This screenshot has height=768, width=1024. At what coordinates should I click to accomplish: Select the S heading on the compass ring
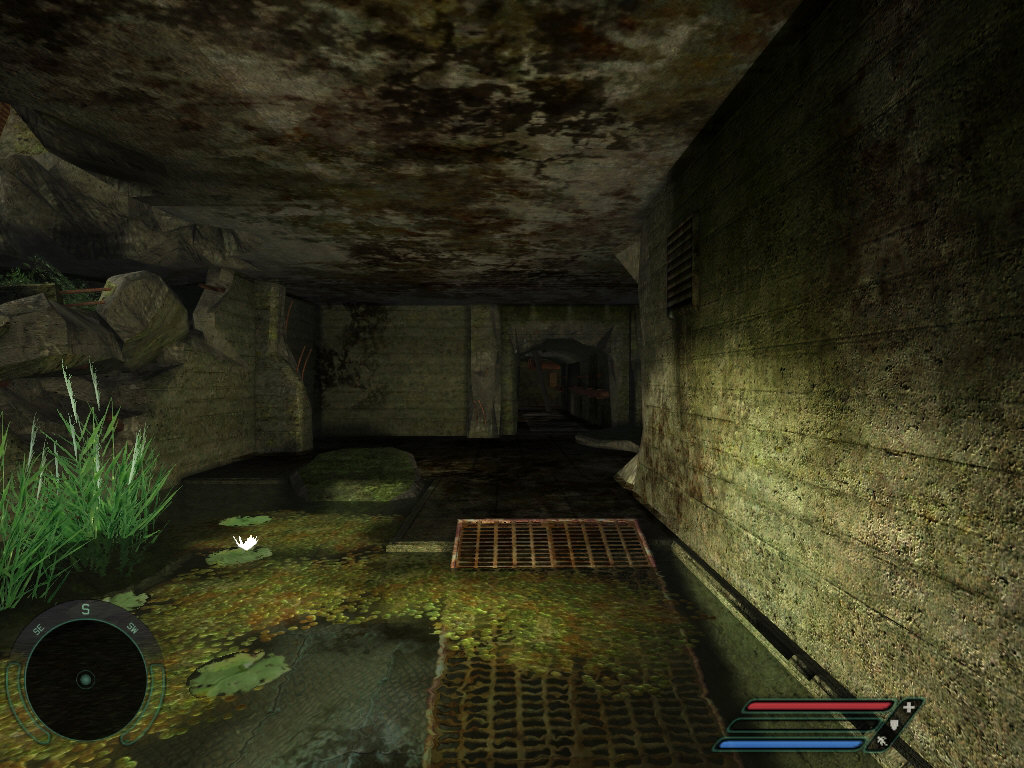(86, 609)
